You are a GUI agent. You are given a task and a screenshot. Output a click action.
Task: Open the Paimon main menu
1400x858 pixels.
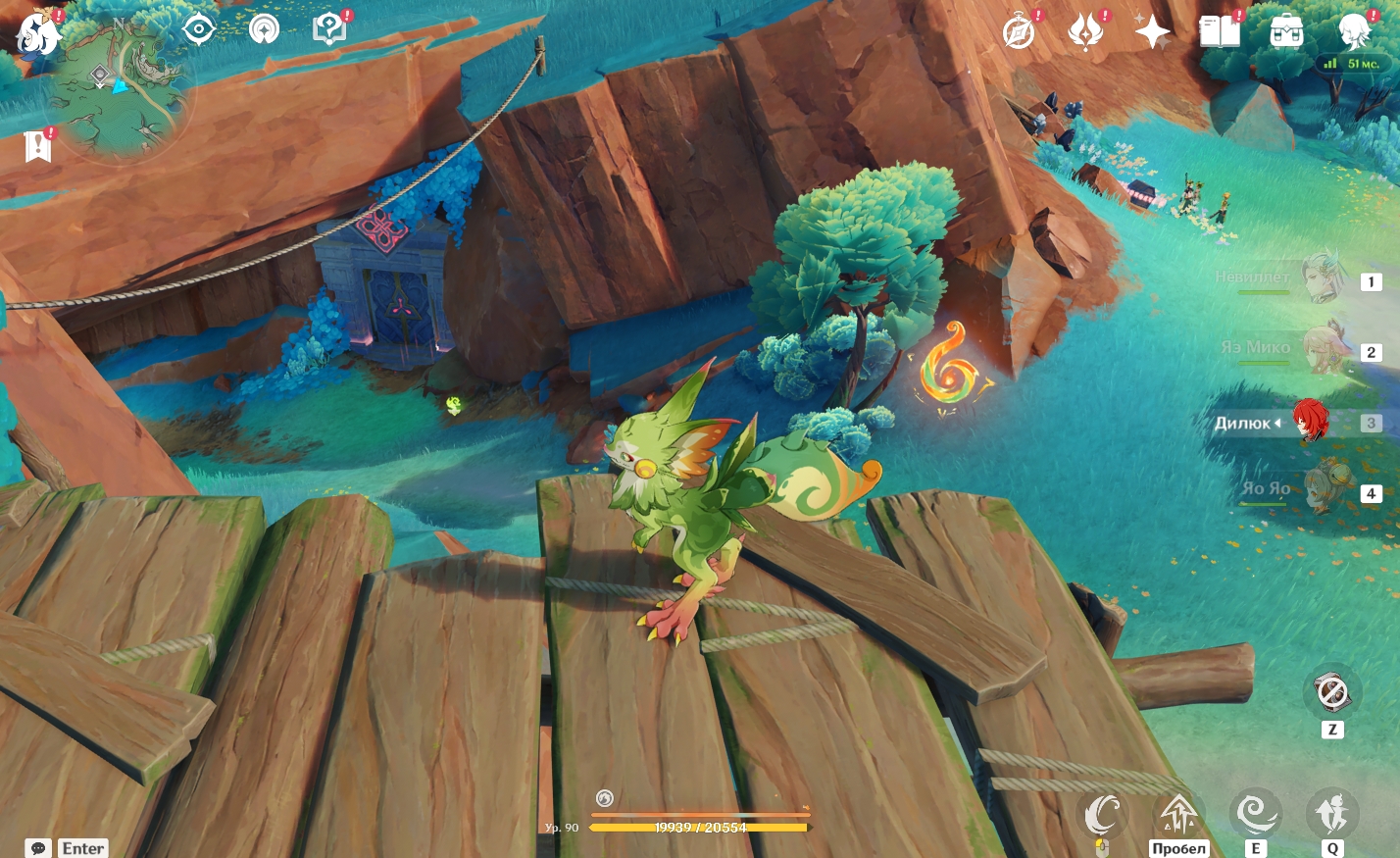click(37, 31)
